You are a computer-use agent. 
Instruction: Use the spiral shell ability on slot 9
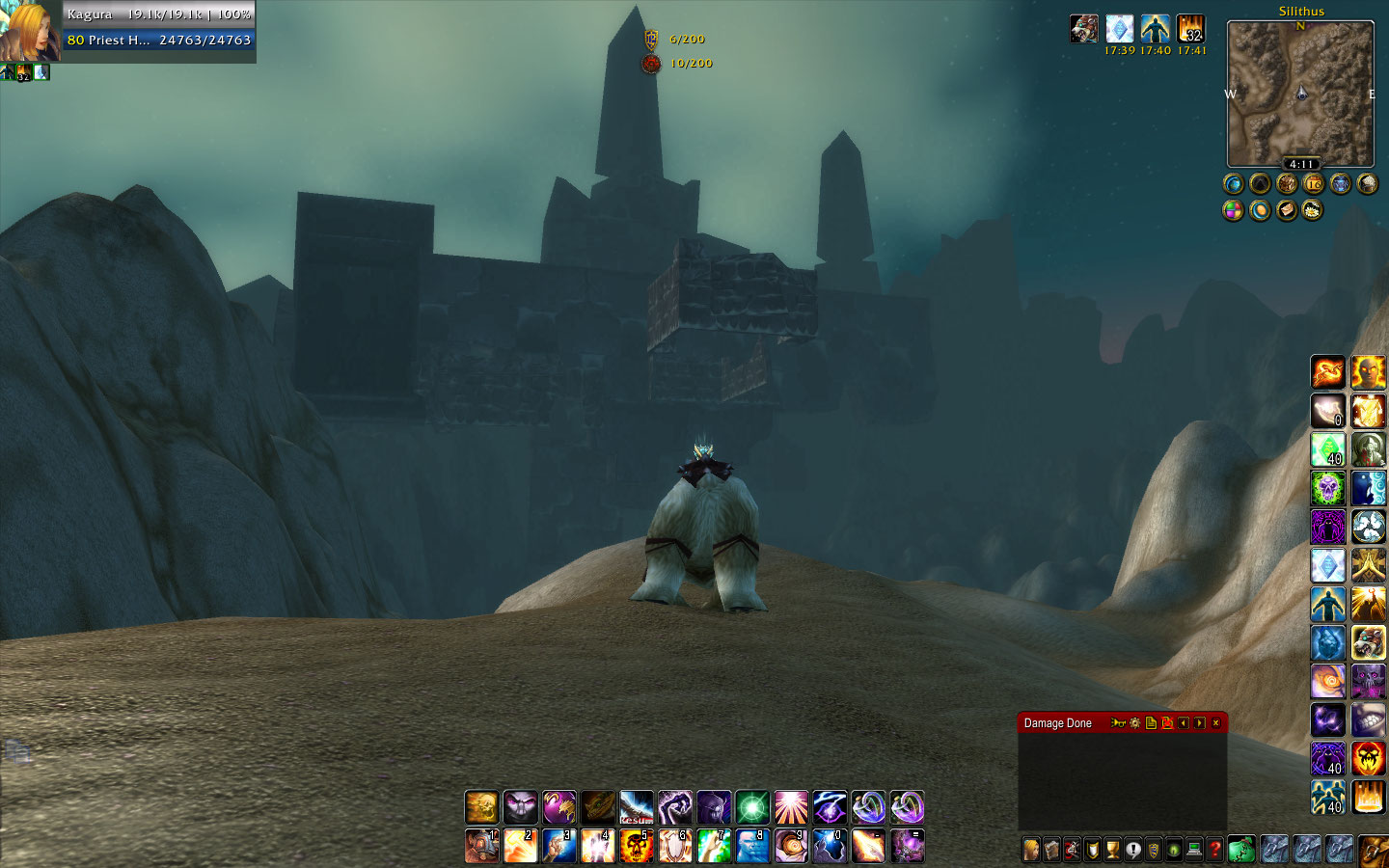click(x=791, y=846)
